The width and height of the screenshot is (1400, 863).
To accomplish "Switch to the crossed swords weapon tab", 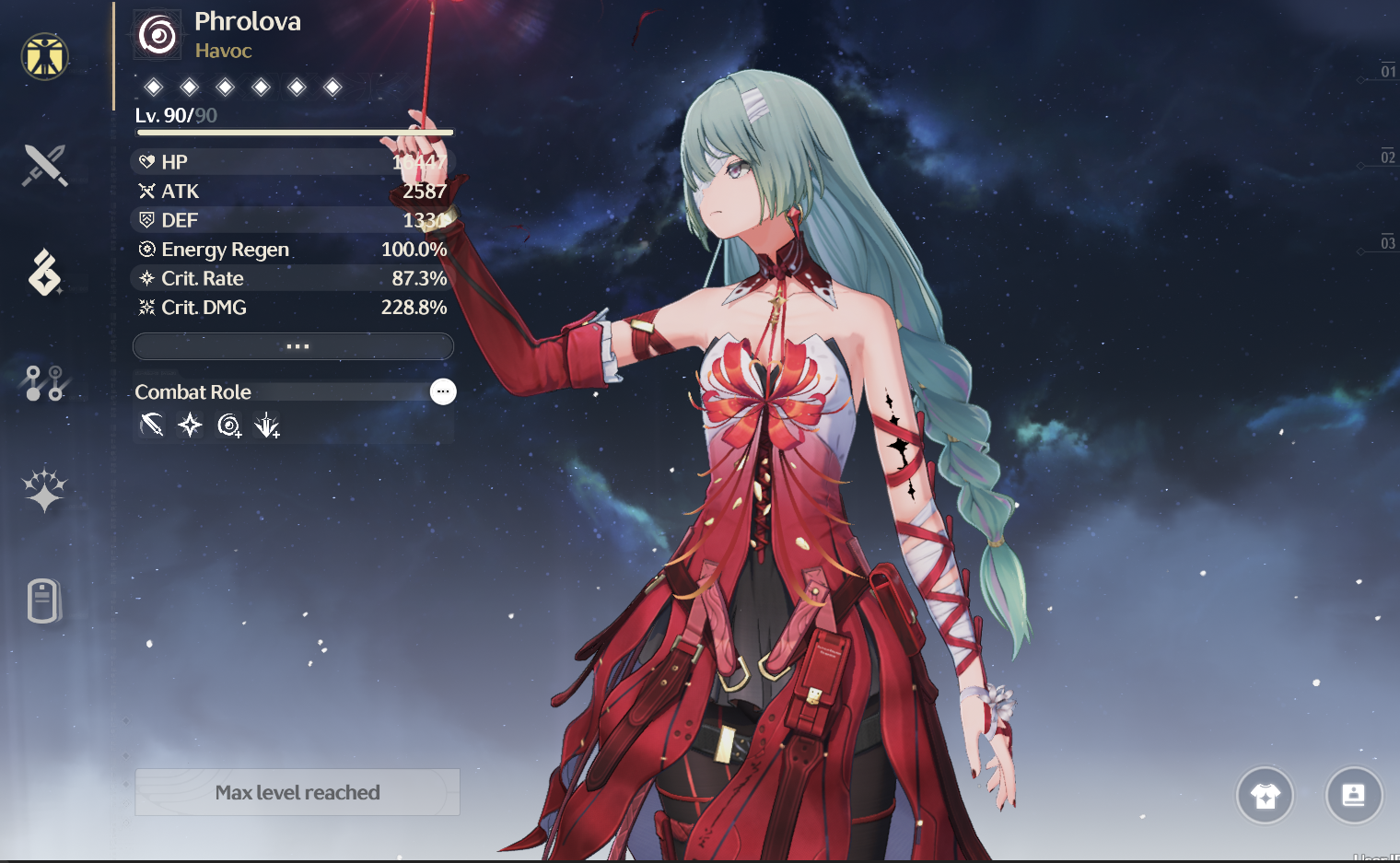I will [44, 166].
